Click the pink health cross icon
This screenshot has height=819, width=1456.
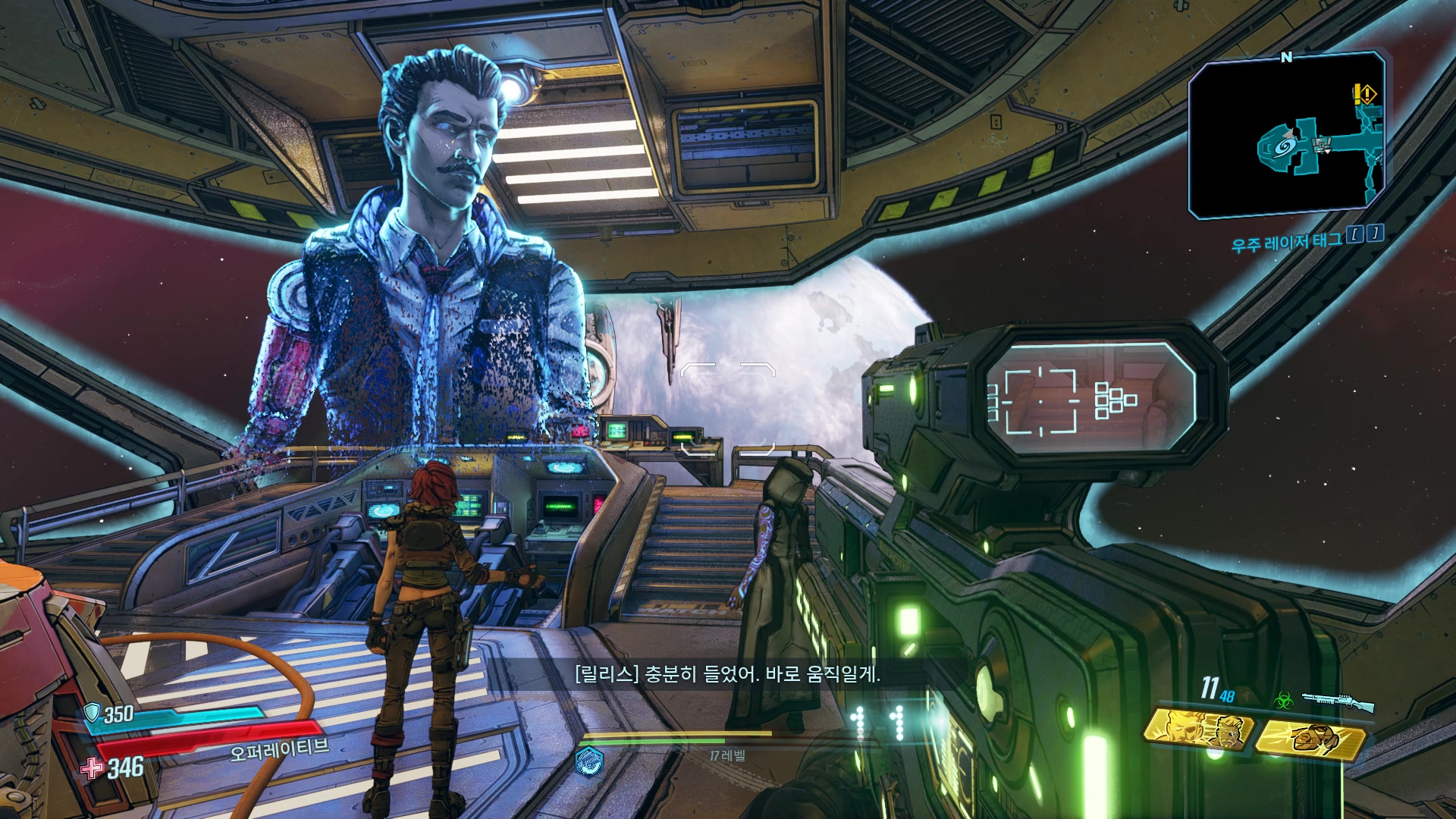(x=92, y=767)
